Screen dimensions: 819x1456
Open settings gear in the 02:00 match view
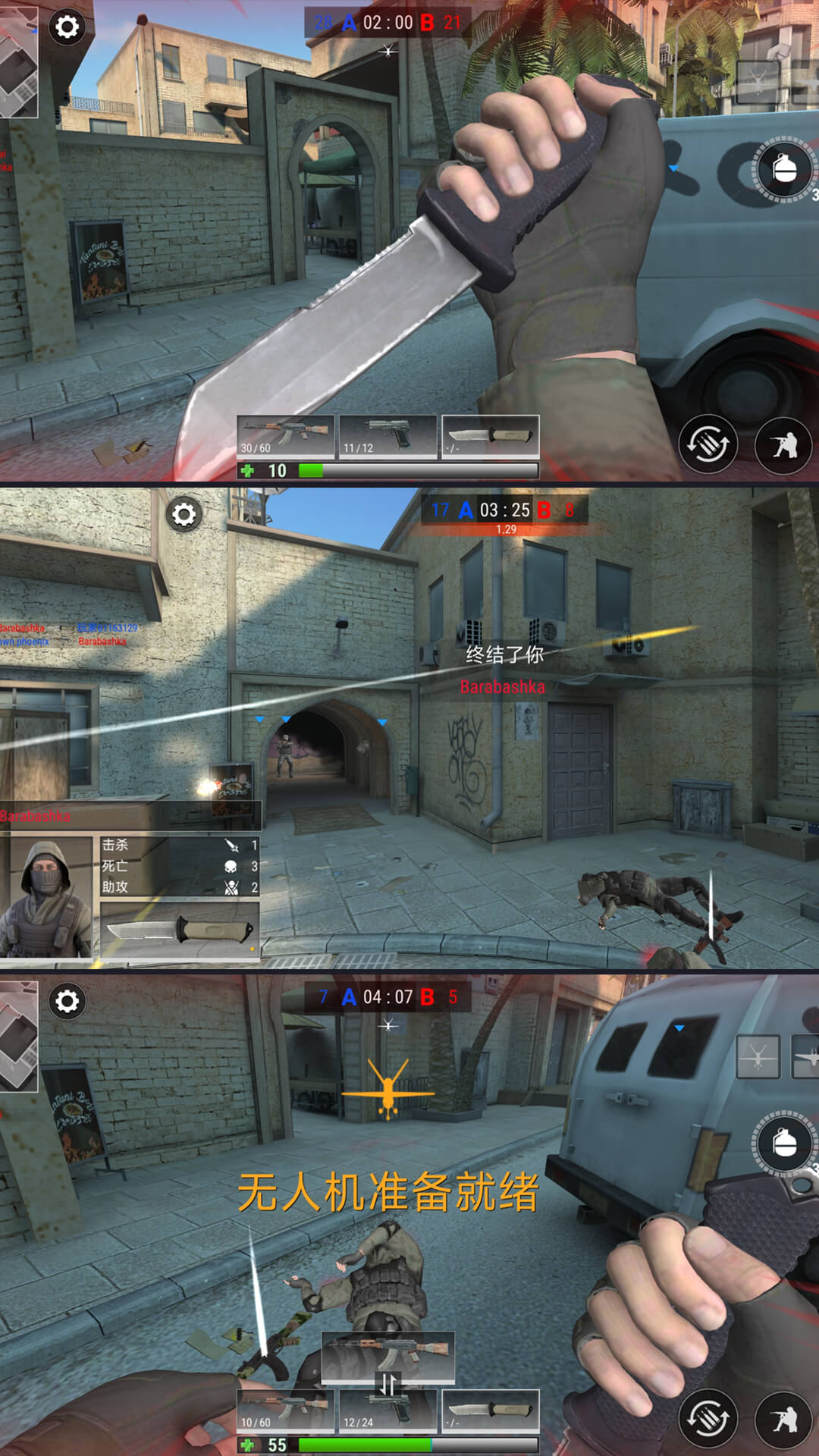[x=67, y=27]
